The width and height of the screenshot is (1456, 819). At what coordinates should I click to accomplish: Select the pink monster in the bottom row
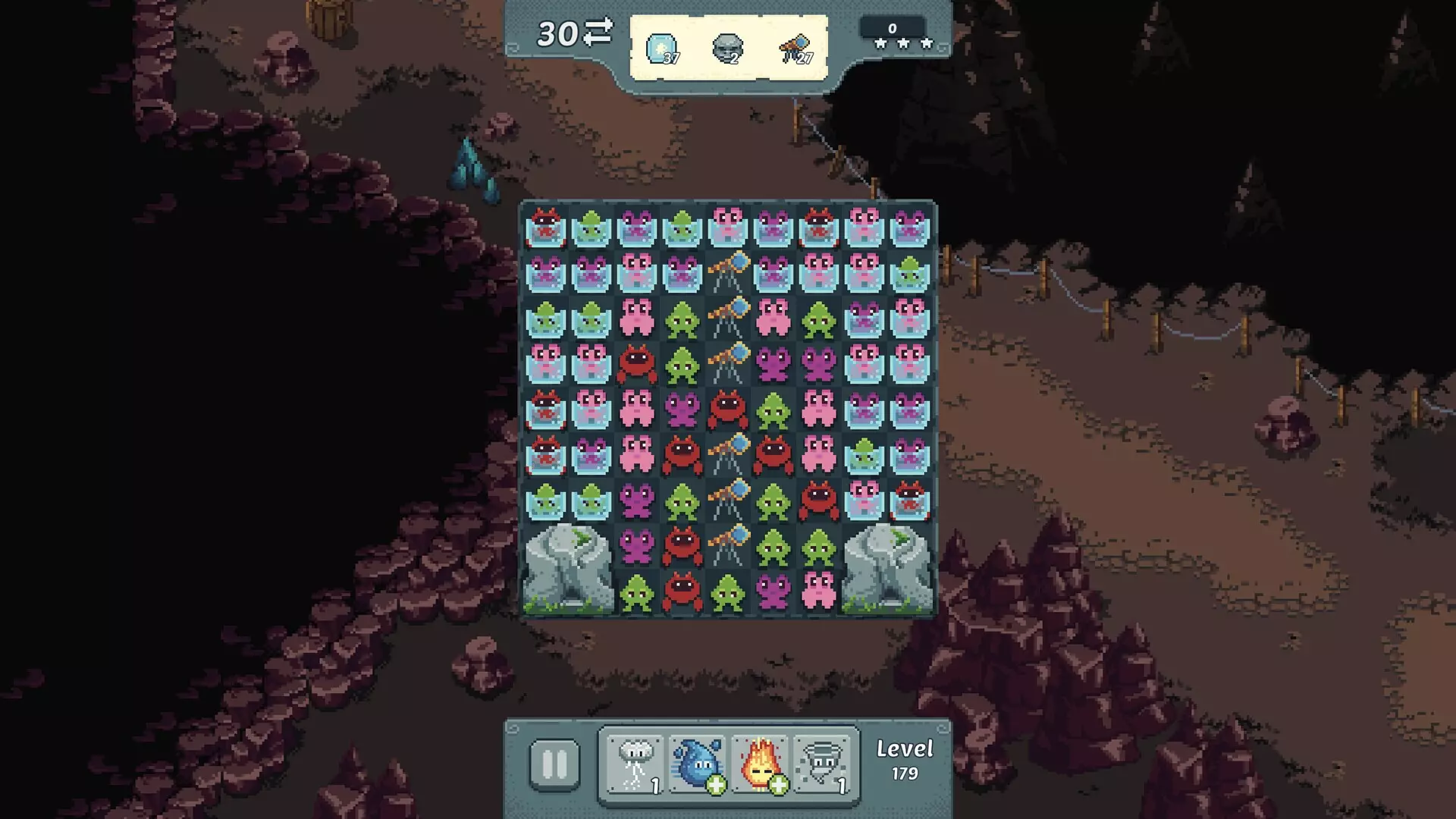818,591
